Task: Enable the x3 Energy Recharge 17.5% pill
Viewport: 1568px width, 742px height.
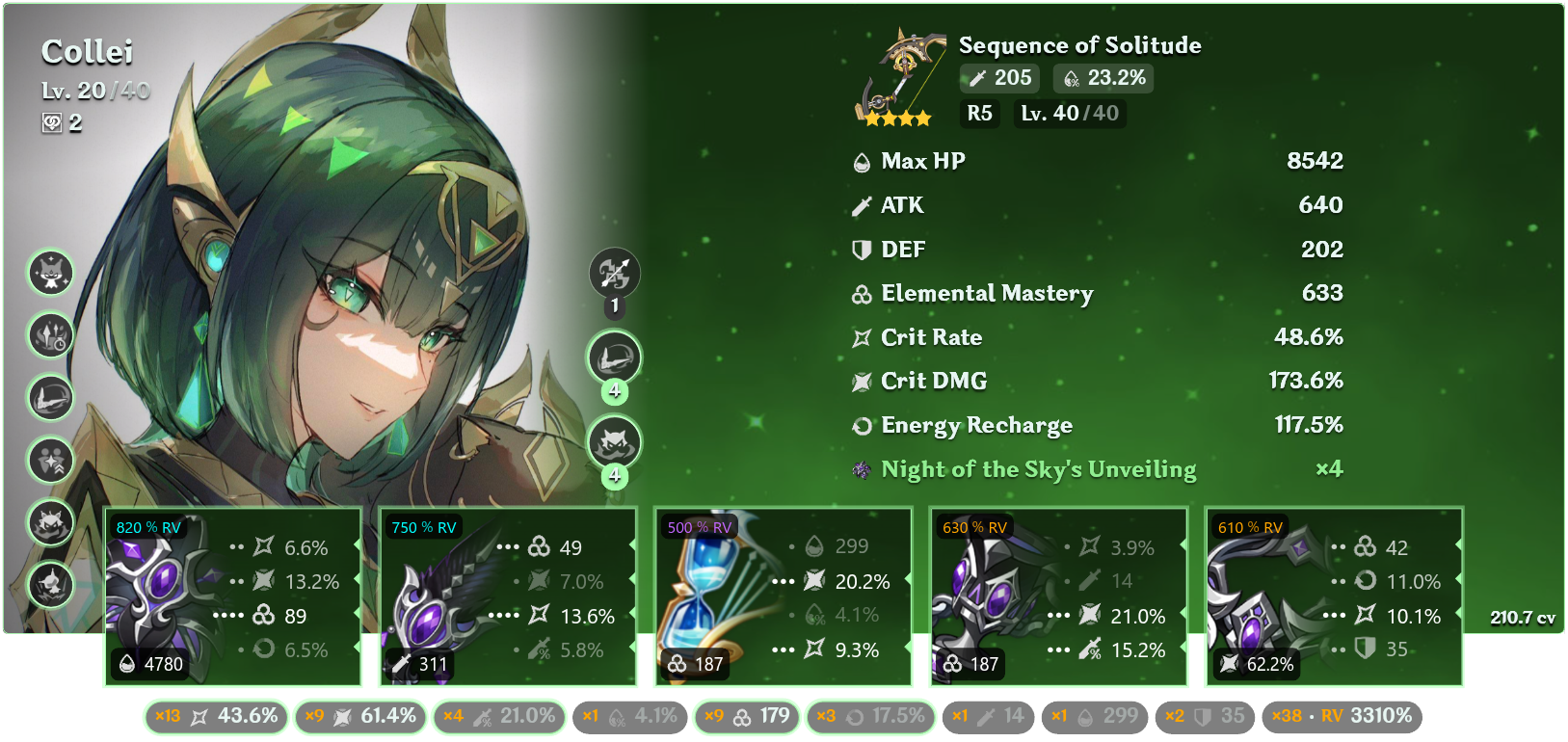Action: 870,716
